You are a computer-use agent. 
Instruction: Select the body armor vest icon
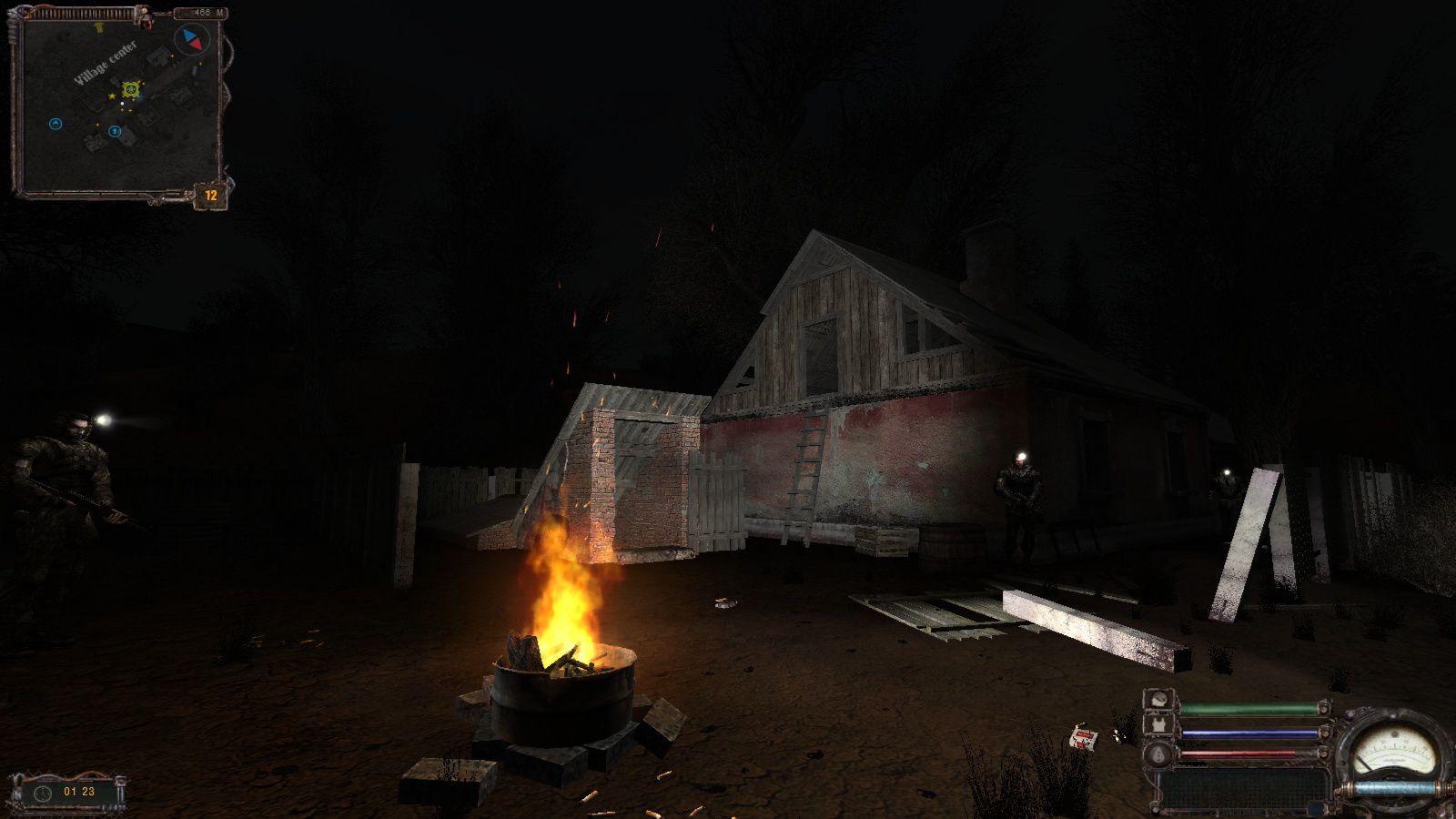coord(1158,725)
